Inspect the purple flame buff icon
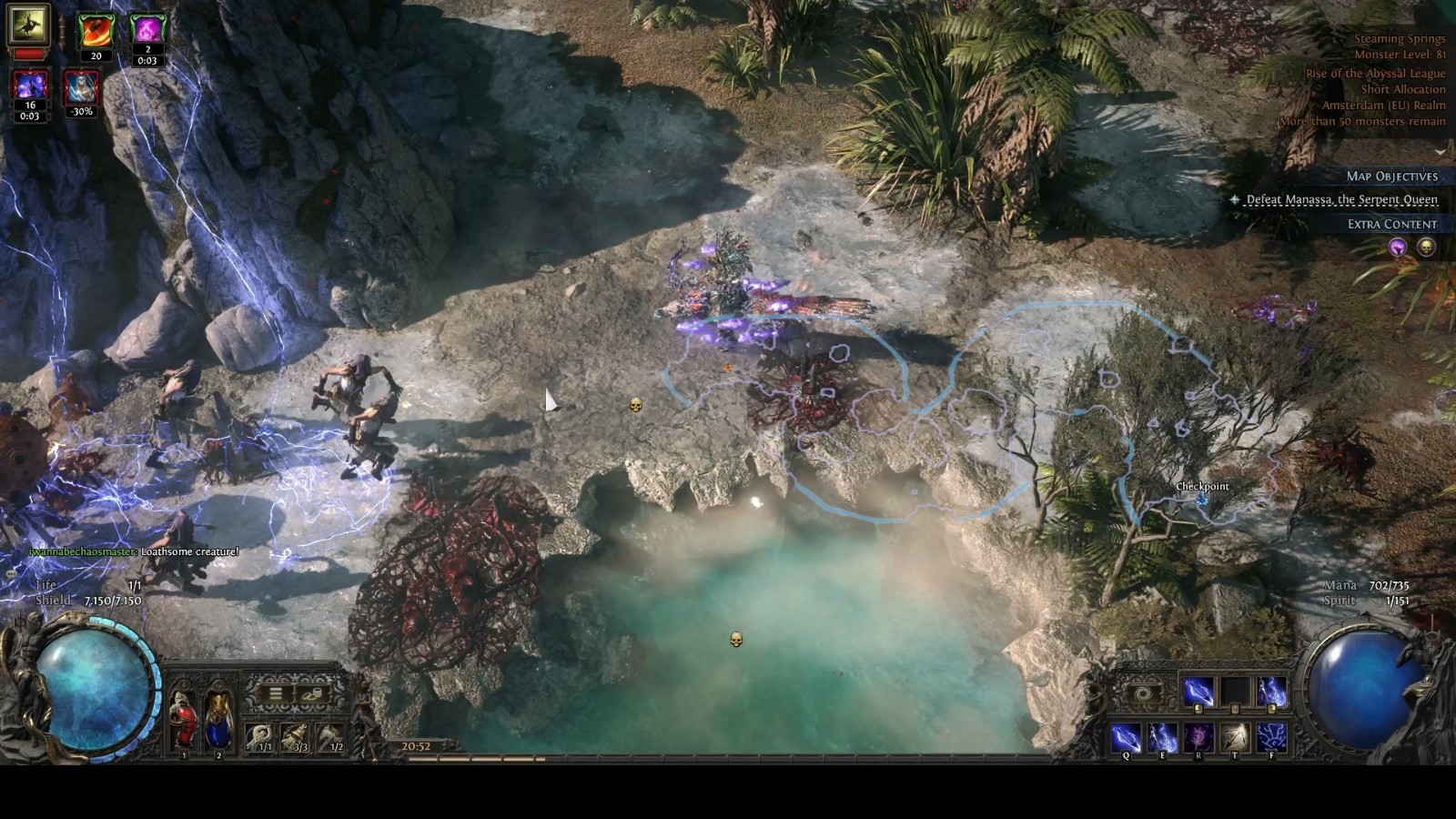This screenshot has width=1456, height=819. 147,31
